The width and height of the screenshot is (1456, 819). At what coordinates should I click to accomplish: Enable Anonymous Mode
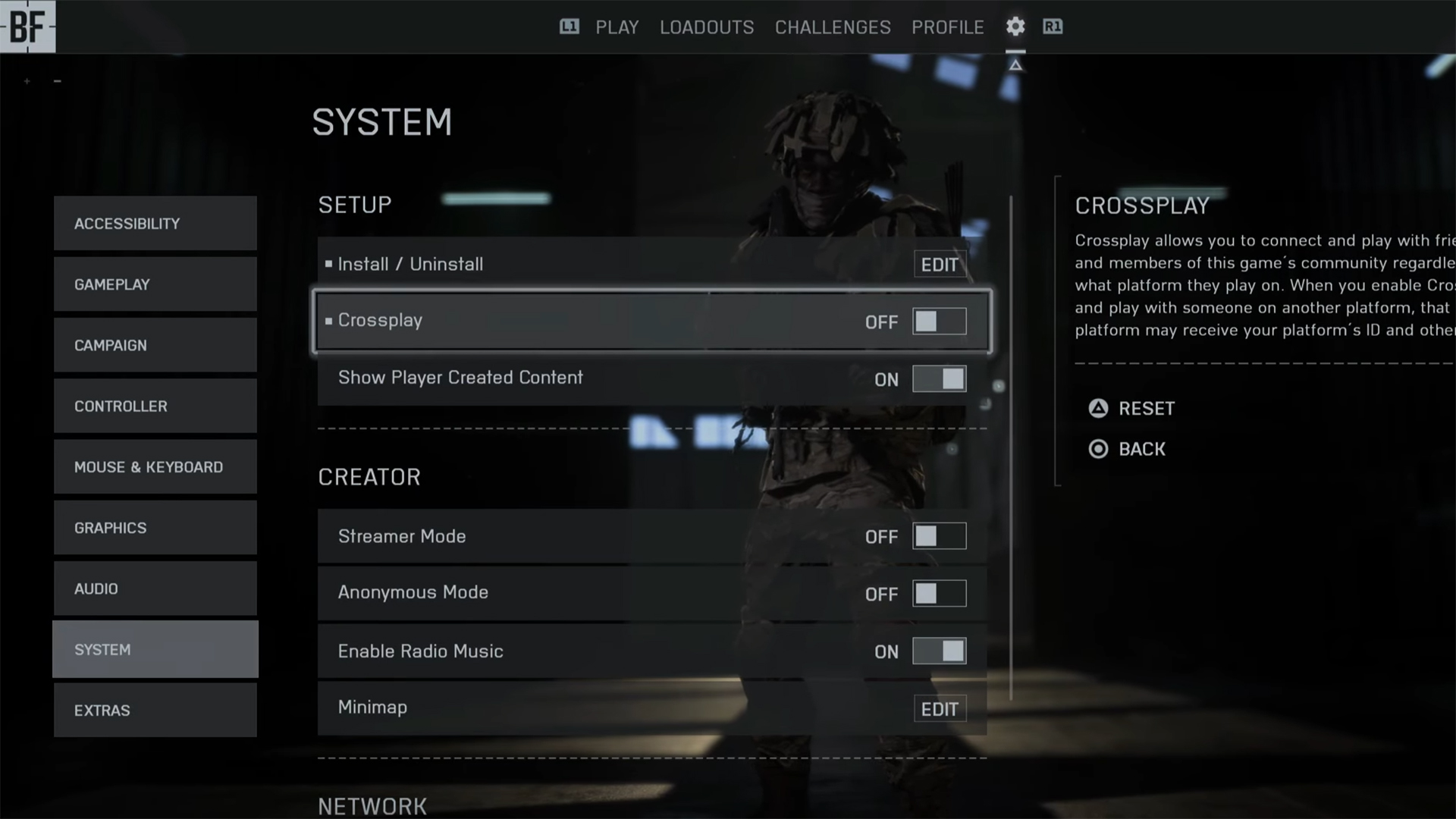[940, 594]
